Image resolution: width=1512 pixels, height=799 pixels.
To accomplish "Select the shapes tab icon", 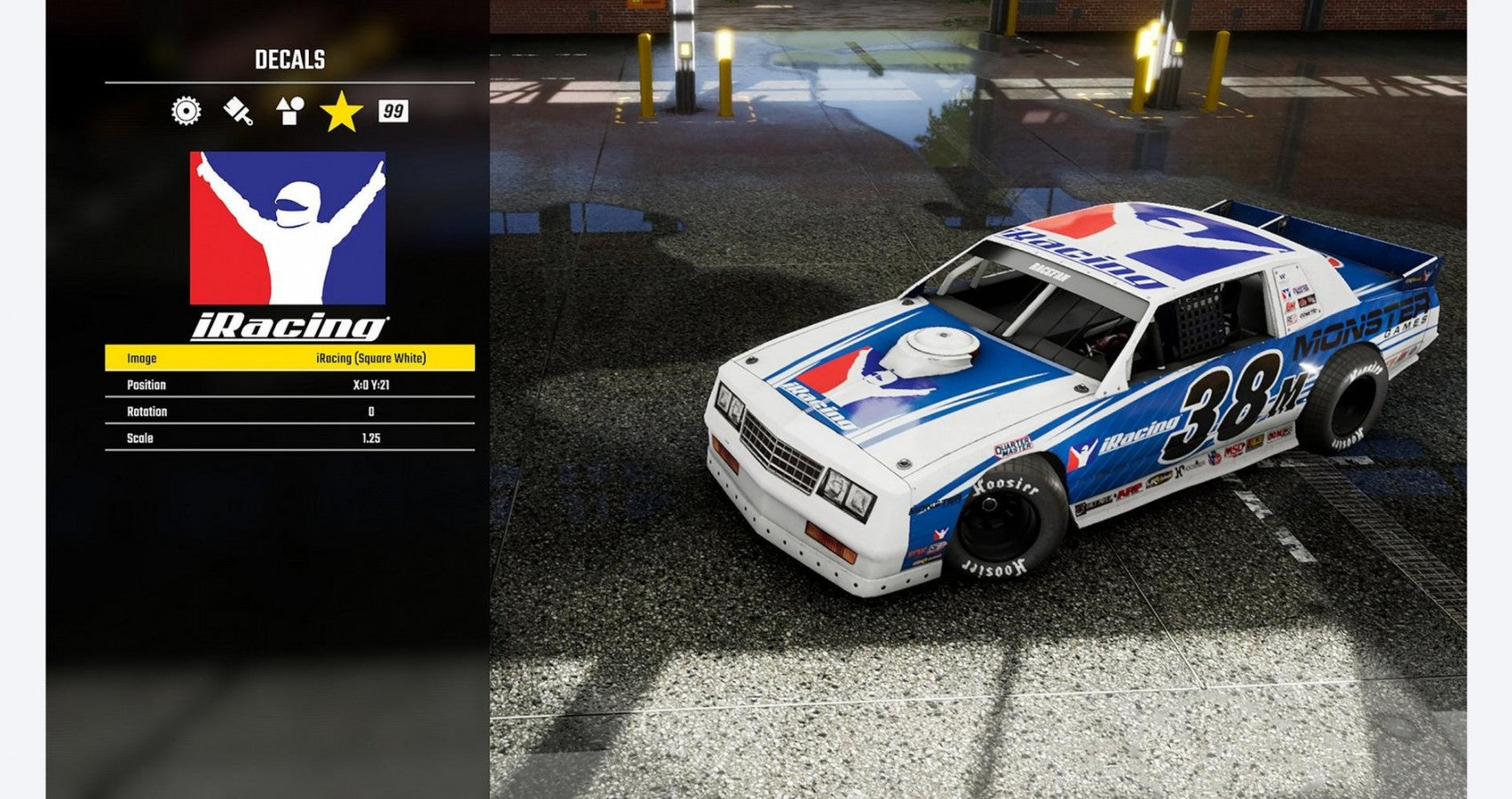I will [289, 111].
